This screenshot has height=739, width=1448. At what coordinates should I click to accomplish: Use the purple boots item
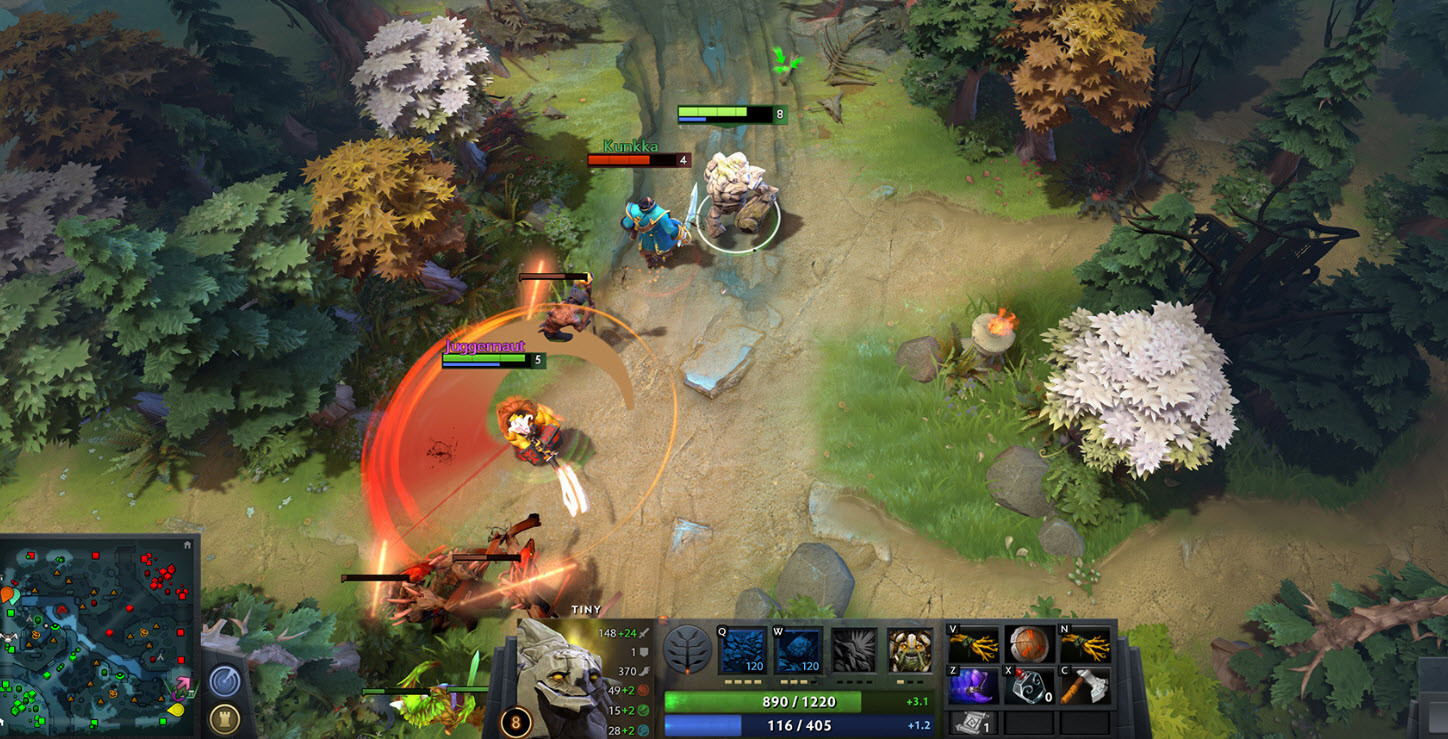[973, 686]
